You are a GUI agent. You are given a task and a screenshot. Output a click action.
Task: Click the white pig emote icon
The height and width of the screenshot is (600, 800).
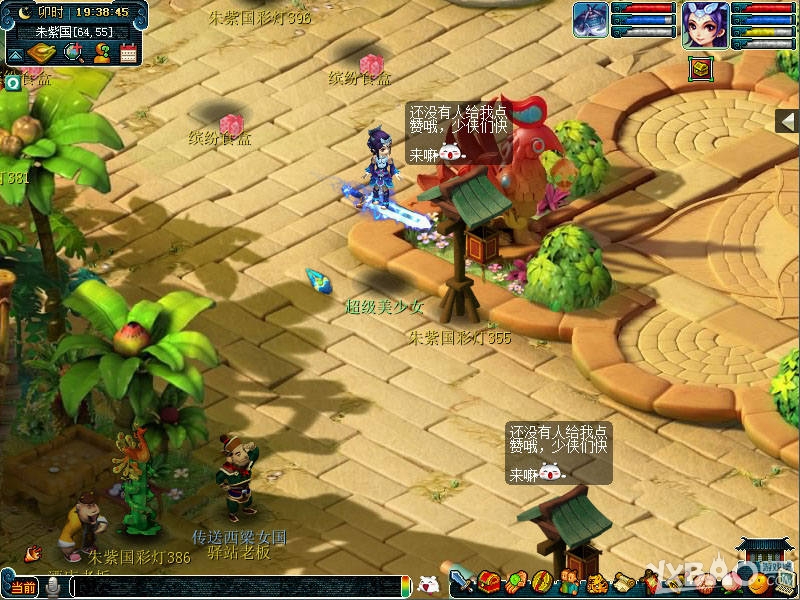click(428, 584)
